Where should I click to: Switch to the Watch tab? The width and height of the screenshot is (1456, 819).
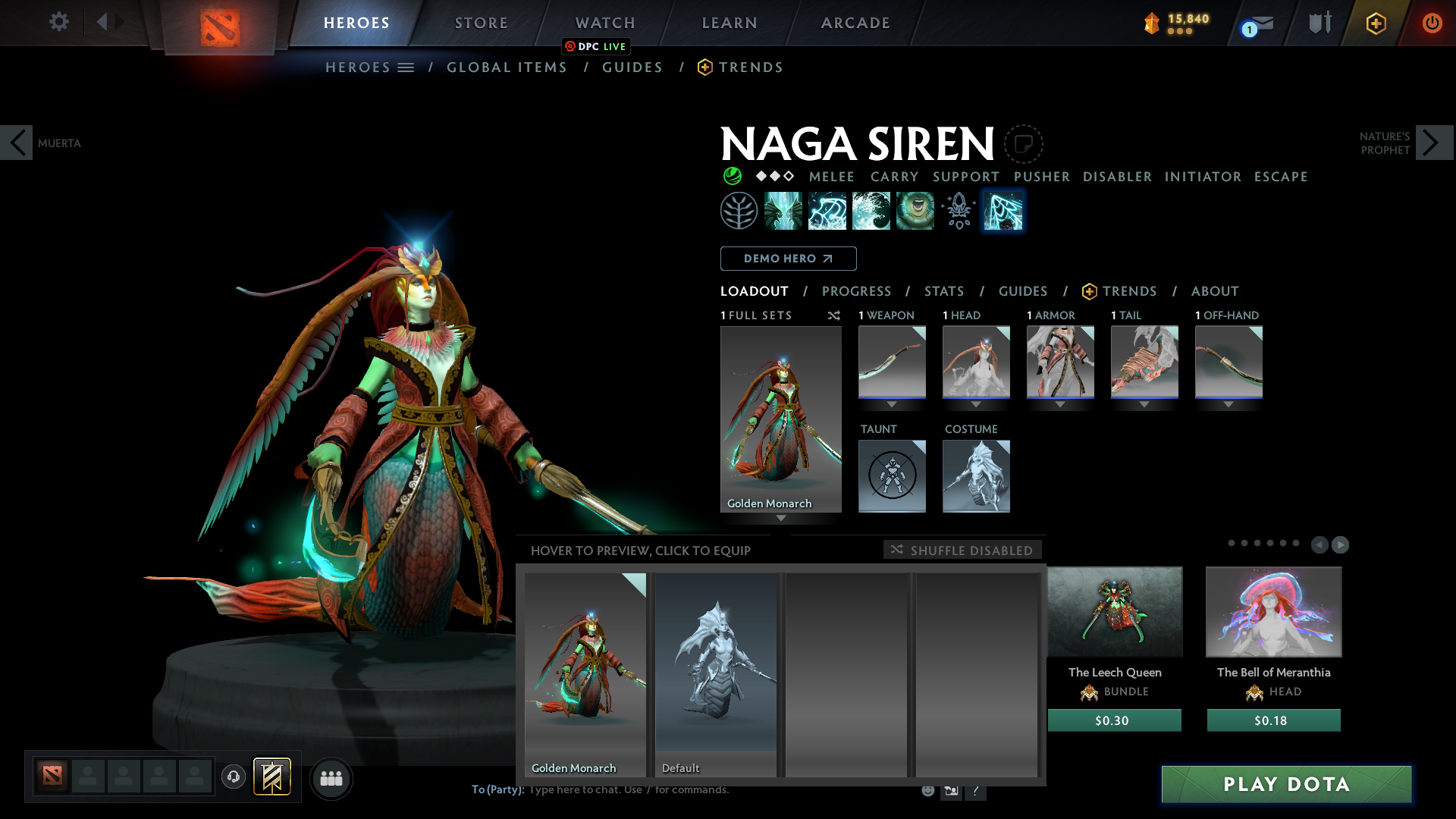[x=604, y=23]
